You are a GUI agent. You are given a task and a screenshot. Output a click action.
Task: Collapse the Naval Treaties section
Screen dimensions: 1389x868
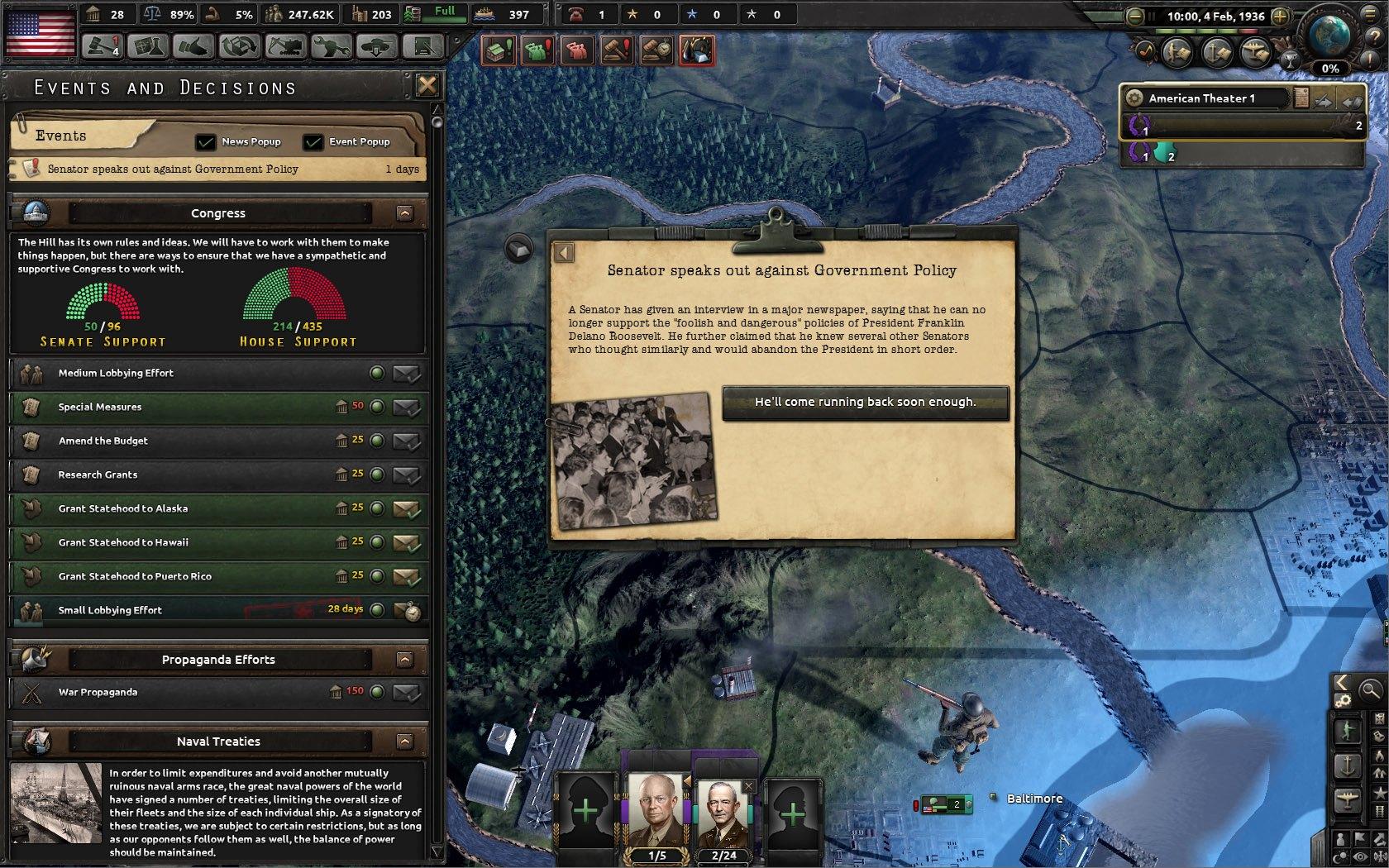click(x=404, y=741)
